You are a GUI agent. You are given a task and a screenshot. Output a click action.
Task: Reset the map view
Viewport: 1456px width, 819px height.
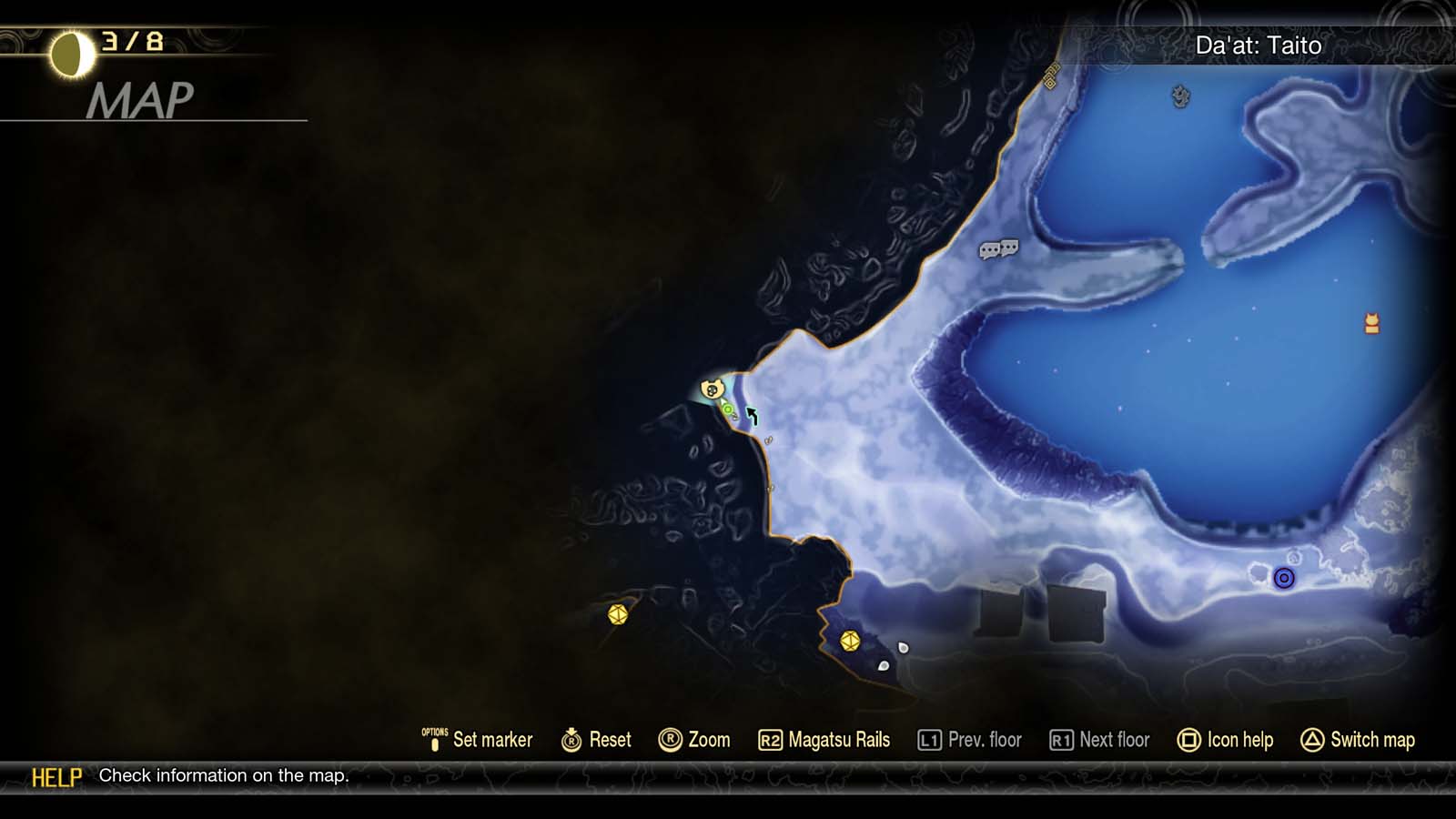[x=602, y=740]
